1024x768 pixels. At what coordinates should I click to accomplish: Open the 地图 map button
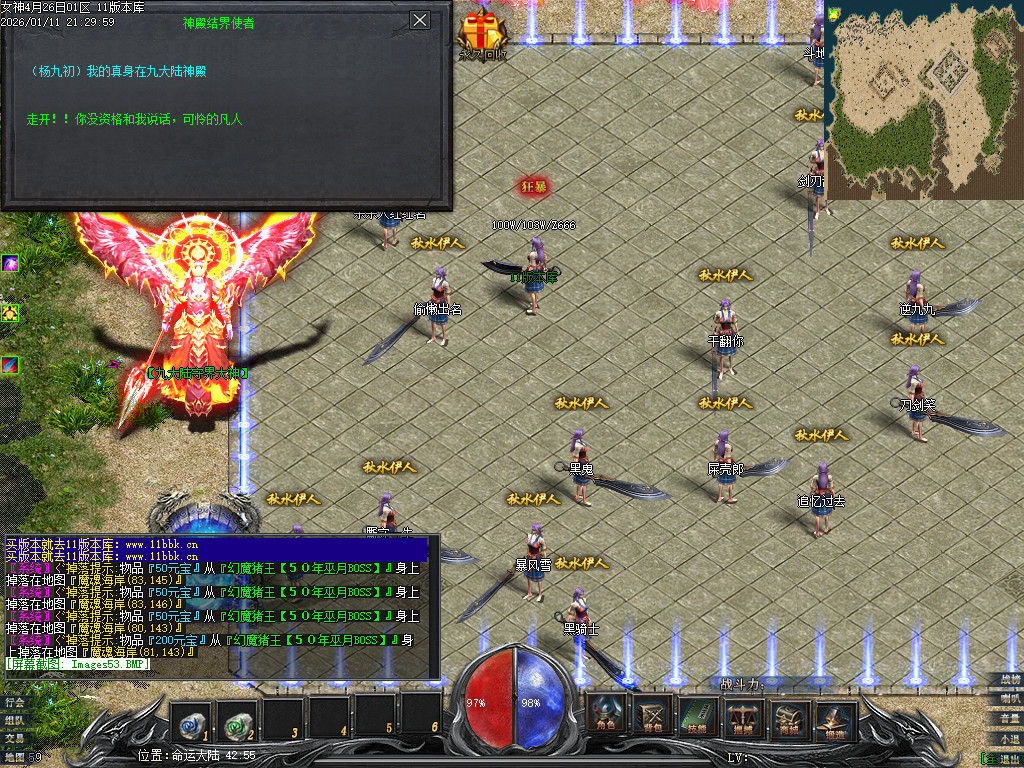pyautogui.click(x=14, y=757)
